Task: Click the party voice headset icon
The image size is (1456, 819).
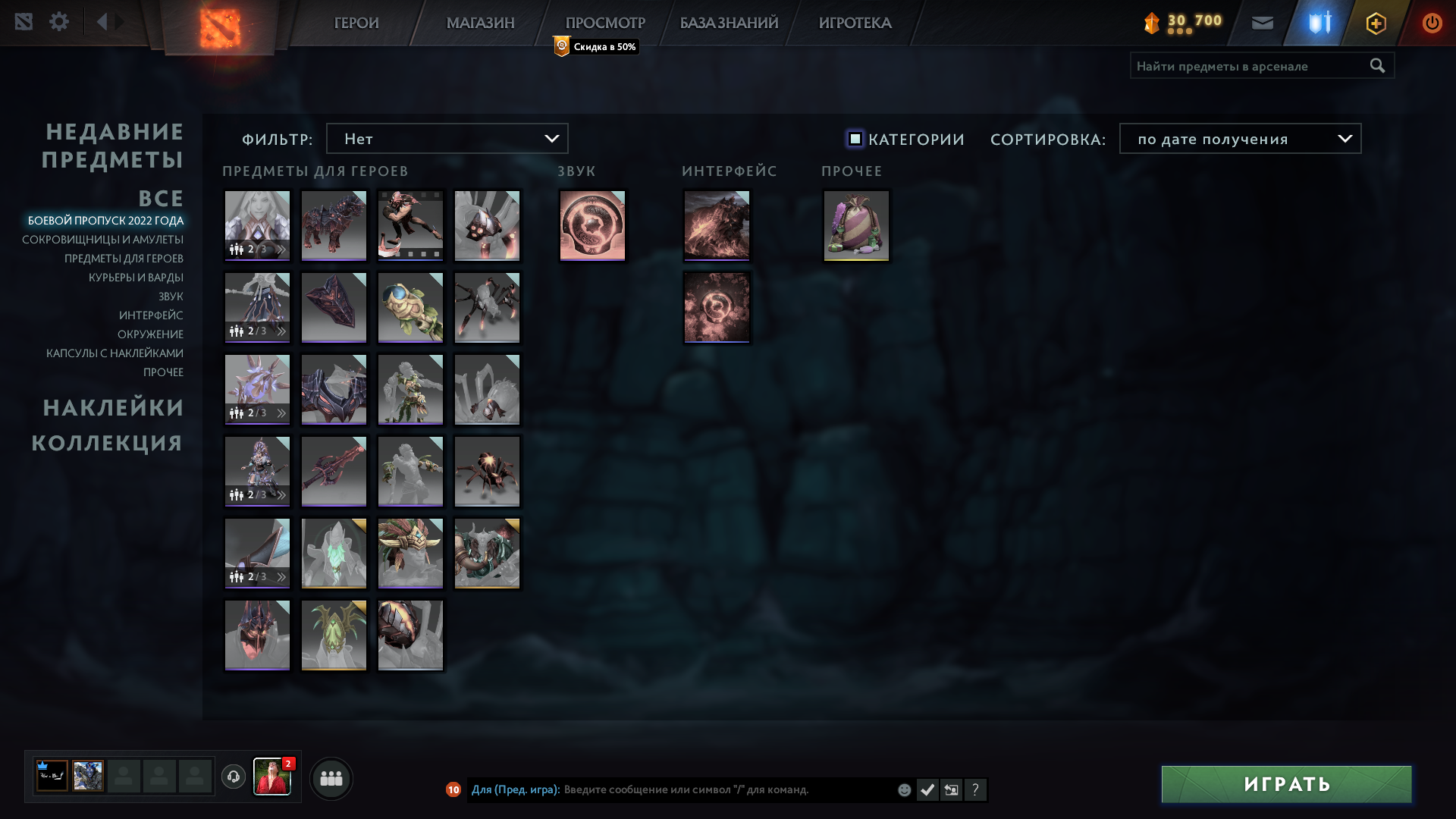Action: point(233,777)
